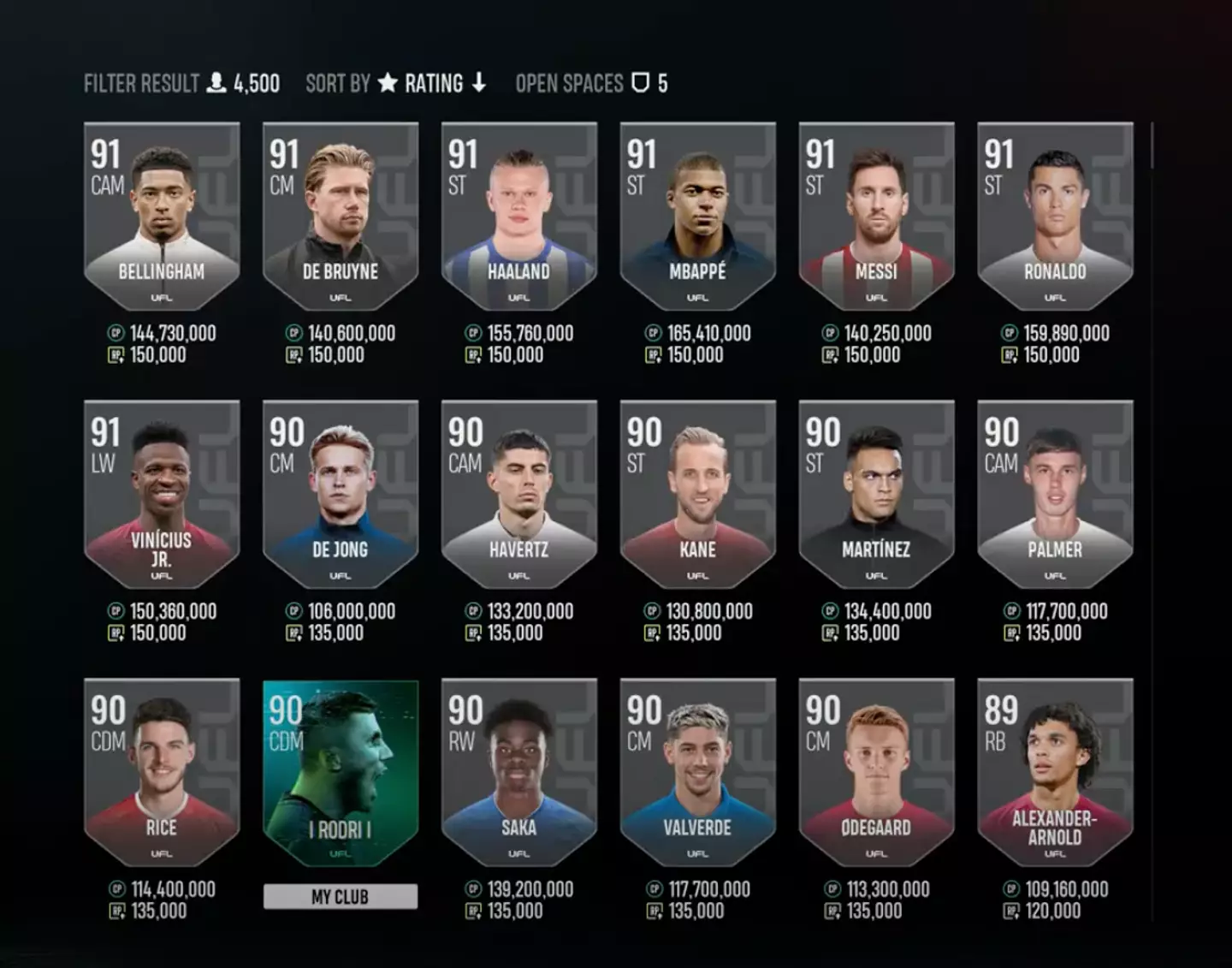Pick the Alexander-Arnold 89 RB card

click(x=1055, y=770)
